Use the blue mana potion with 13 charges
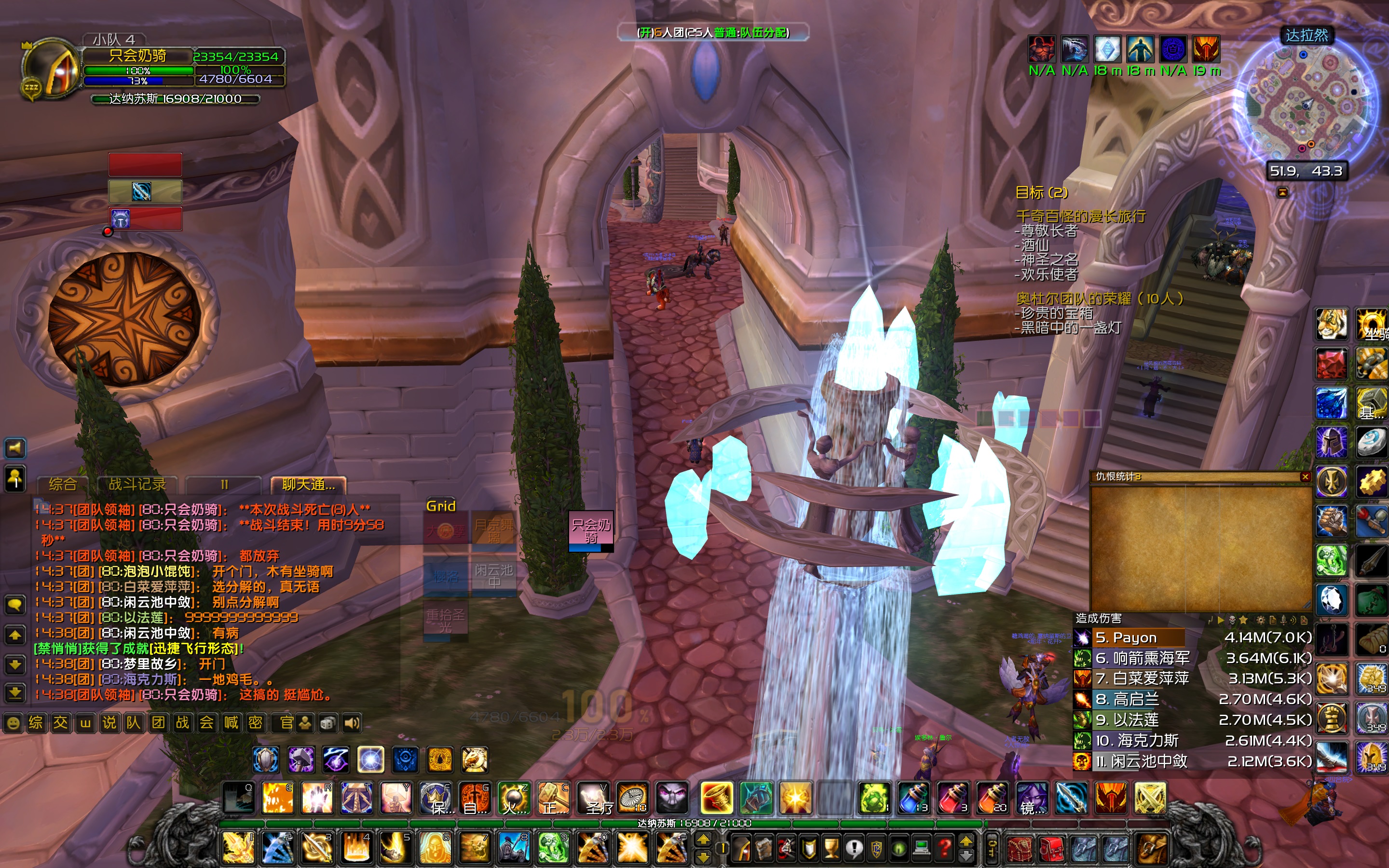 (913, 798)
